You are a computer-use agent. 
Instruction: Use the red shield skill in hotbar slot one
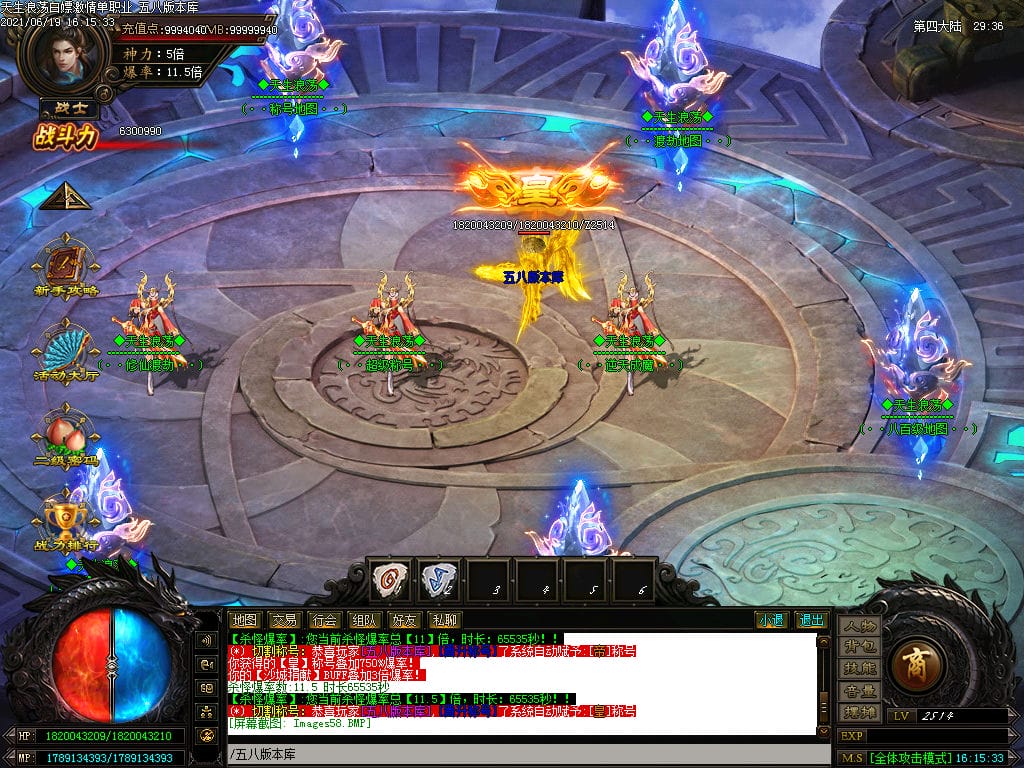coord(390,580)
